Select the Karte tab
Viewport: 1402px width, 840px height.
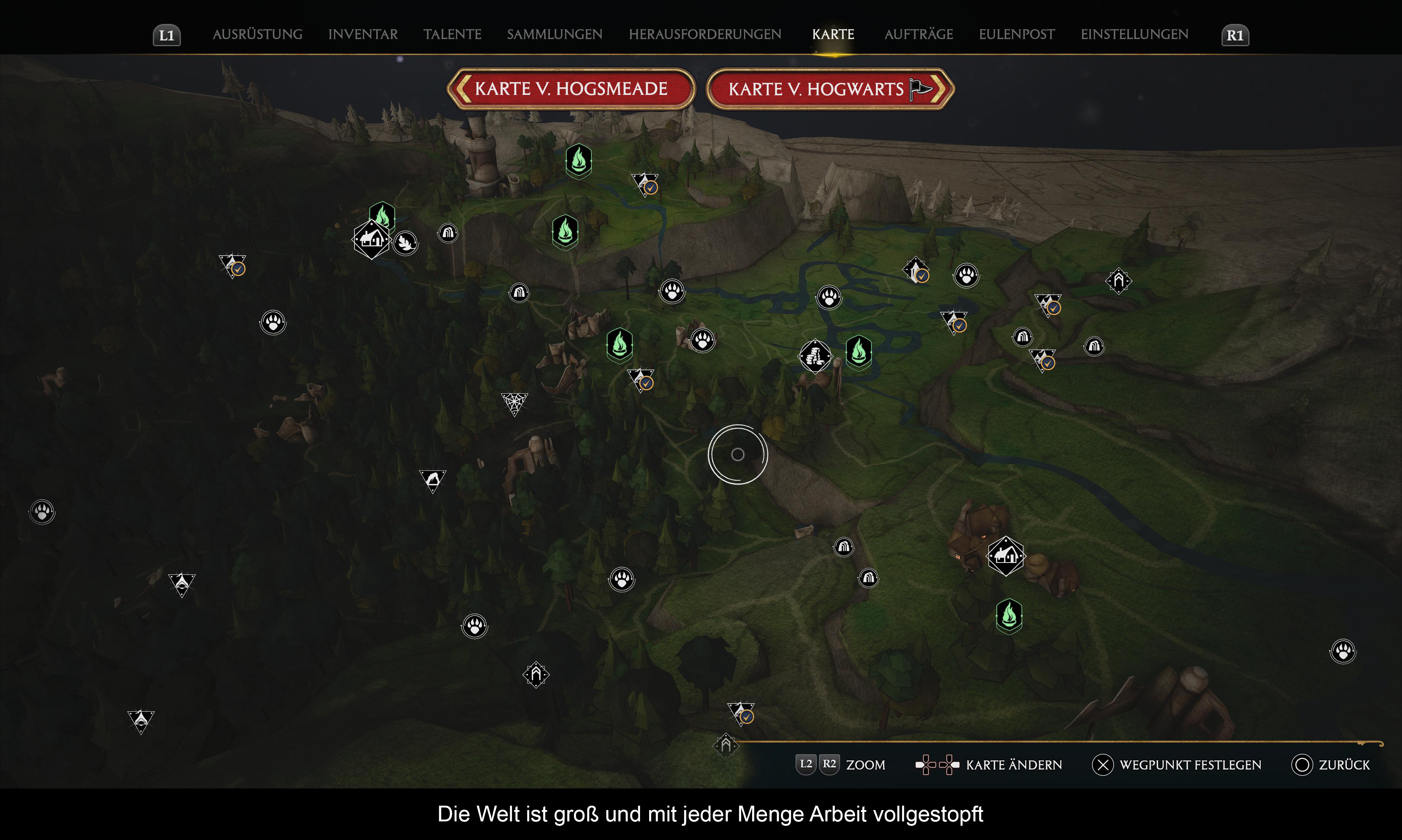(833, 35)
